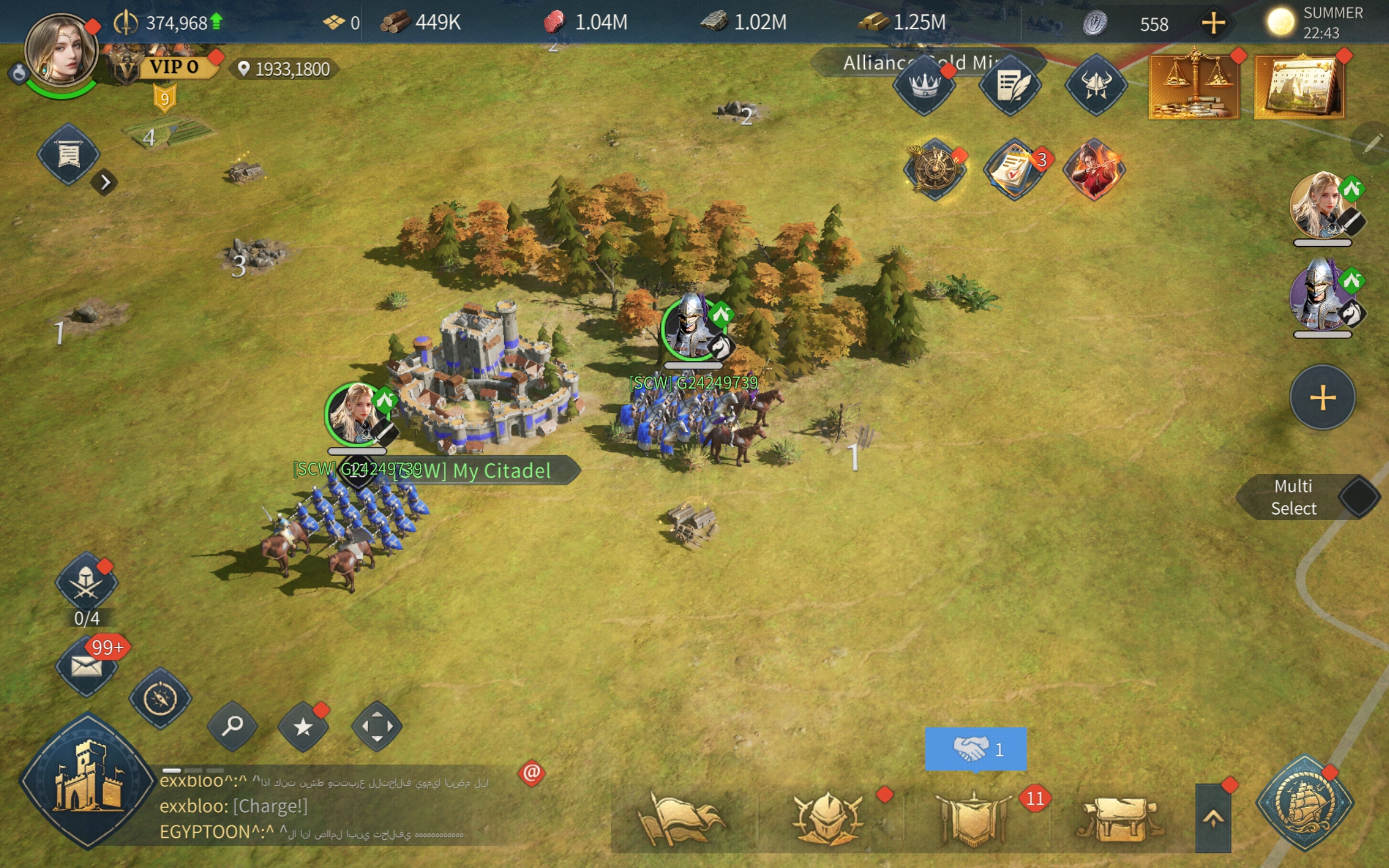Open the star favorites bookmarks
The image size is (1389, 868).
coord(303,727)
